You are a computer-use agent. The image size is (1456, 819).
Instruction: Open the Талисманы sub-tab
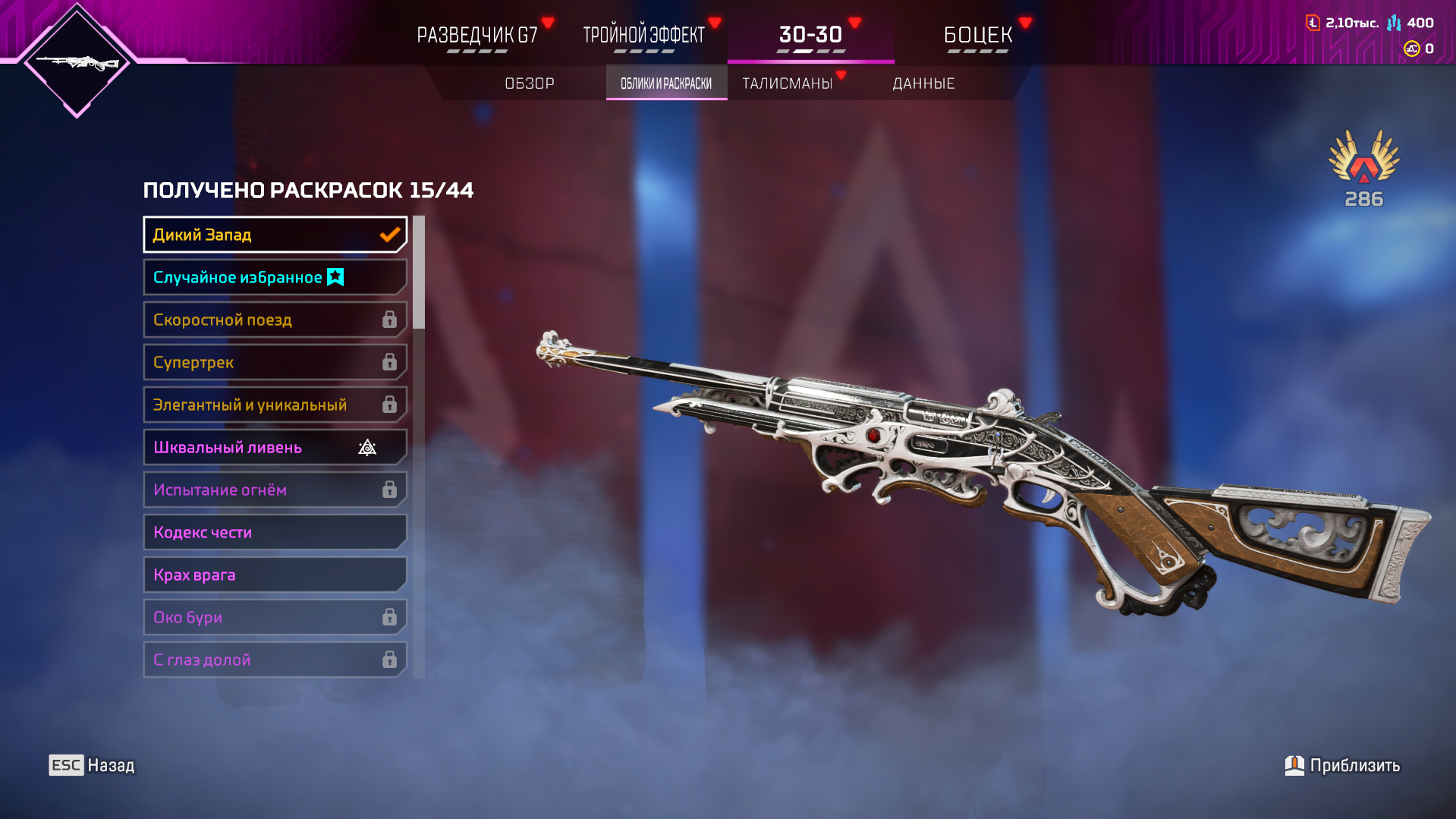pos(788,83)
